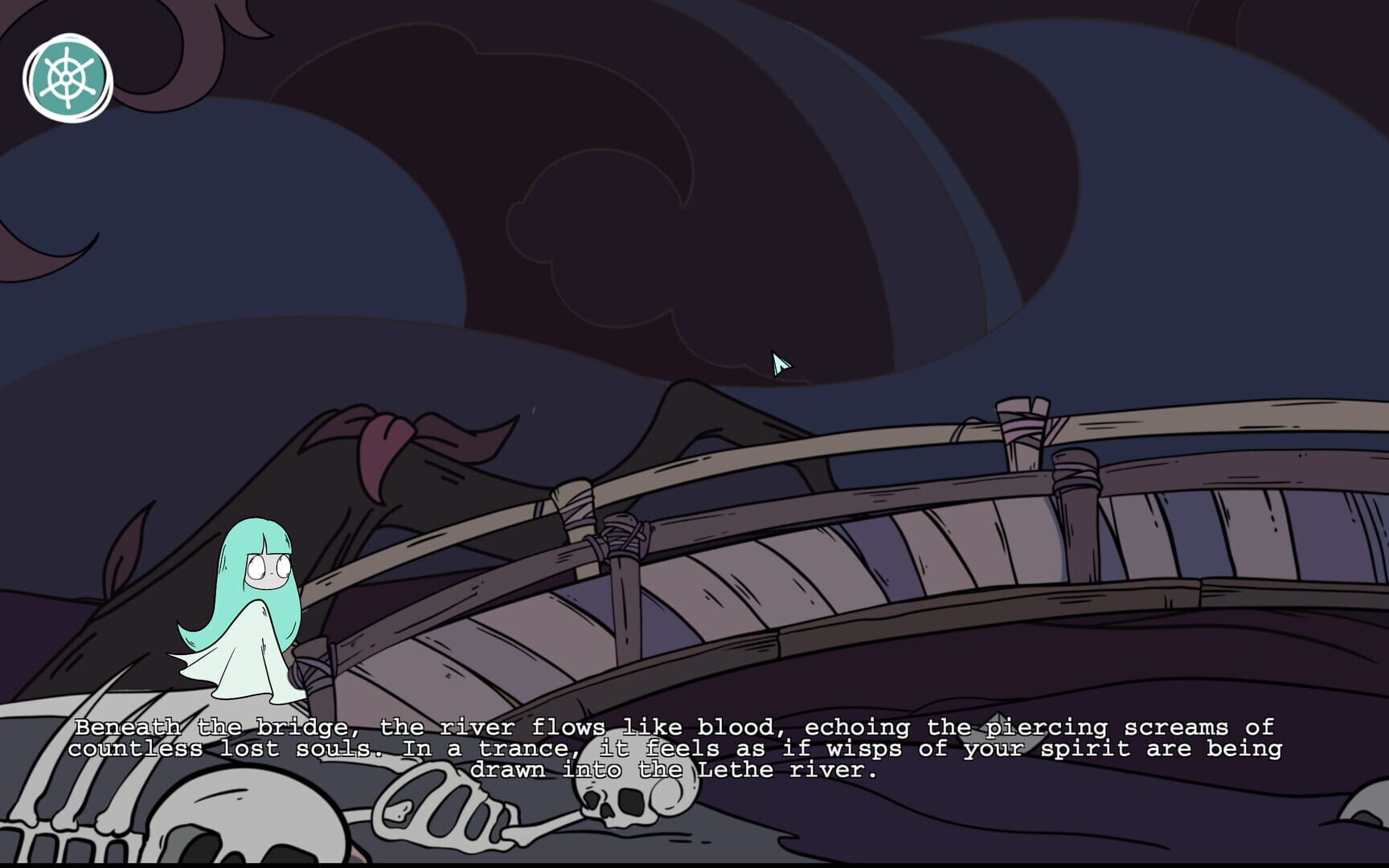
Task: Select the helm navigation icon top-left
Action: (68, 78)
